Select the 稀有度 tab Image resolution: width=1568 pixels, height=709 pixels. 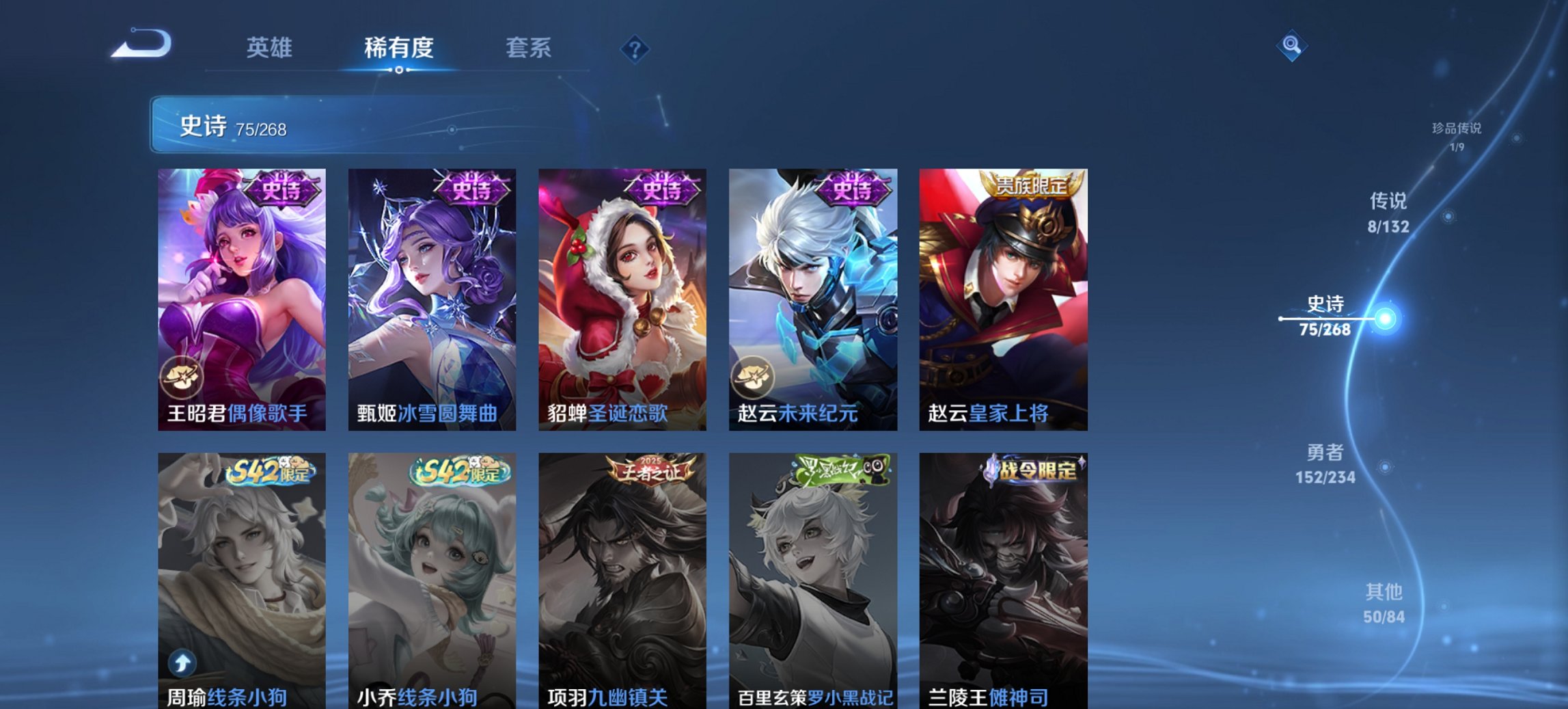[x=400, y=47]
